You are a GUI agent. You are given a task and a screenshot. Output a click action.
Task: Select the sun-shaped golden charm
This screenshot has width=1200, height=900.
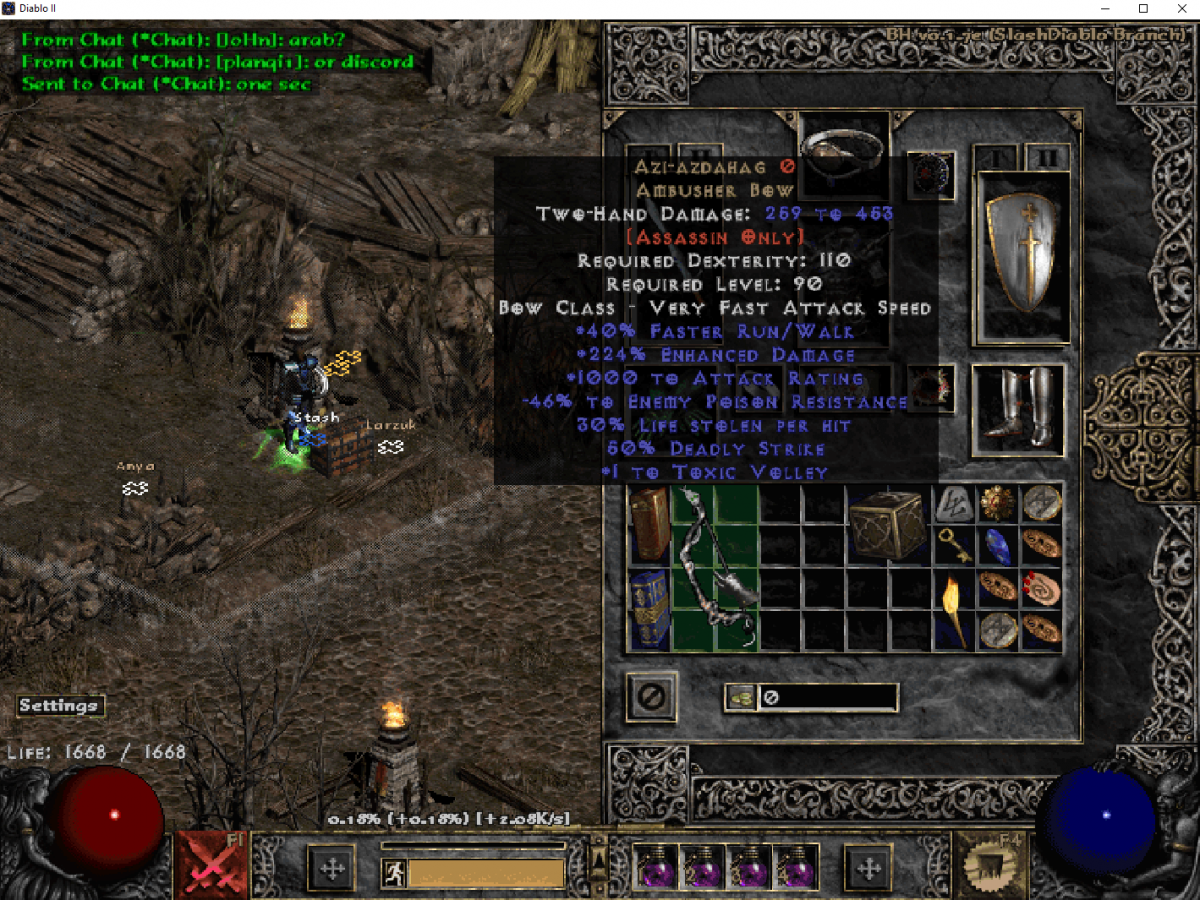(x=995, y=502)
